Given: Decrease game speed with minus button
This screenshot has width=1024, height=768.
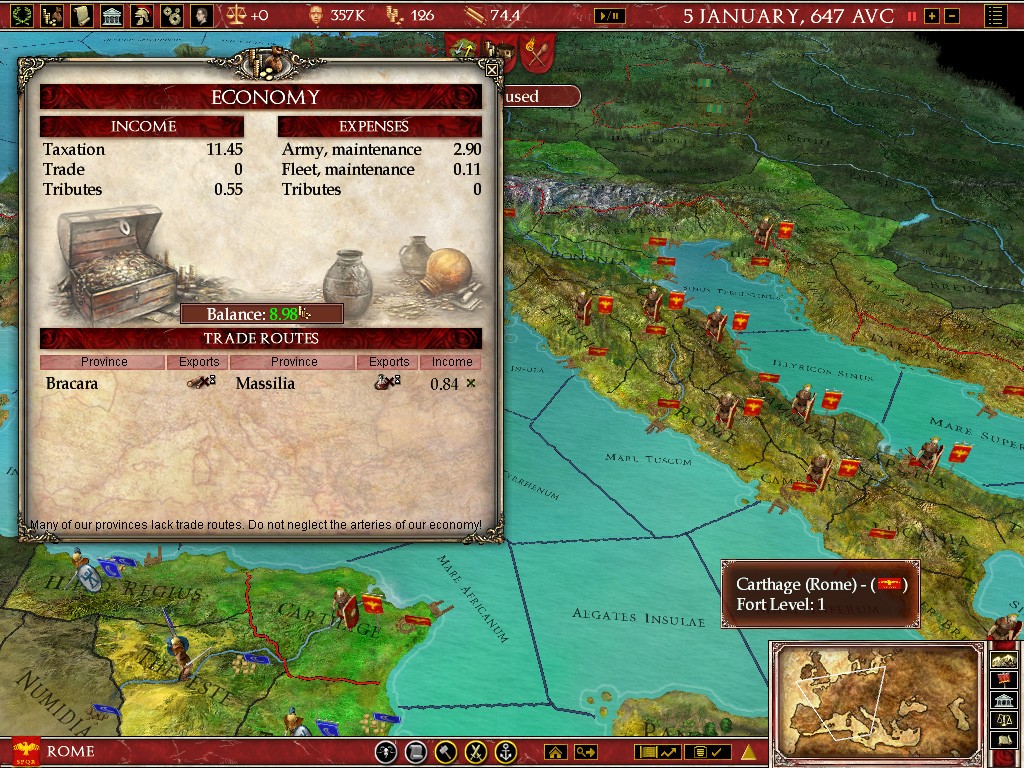Looking at the screenshot, I should click(x=952, y=16).
